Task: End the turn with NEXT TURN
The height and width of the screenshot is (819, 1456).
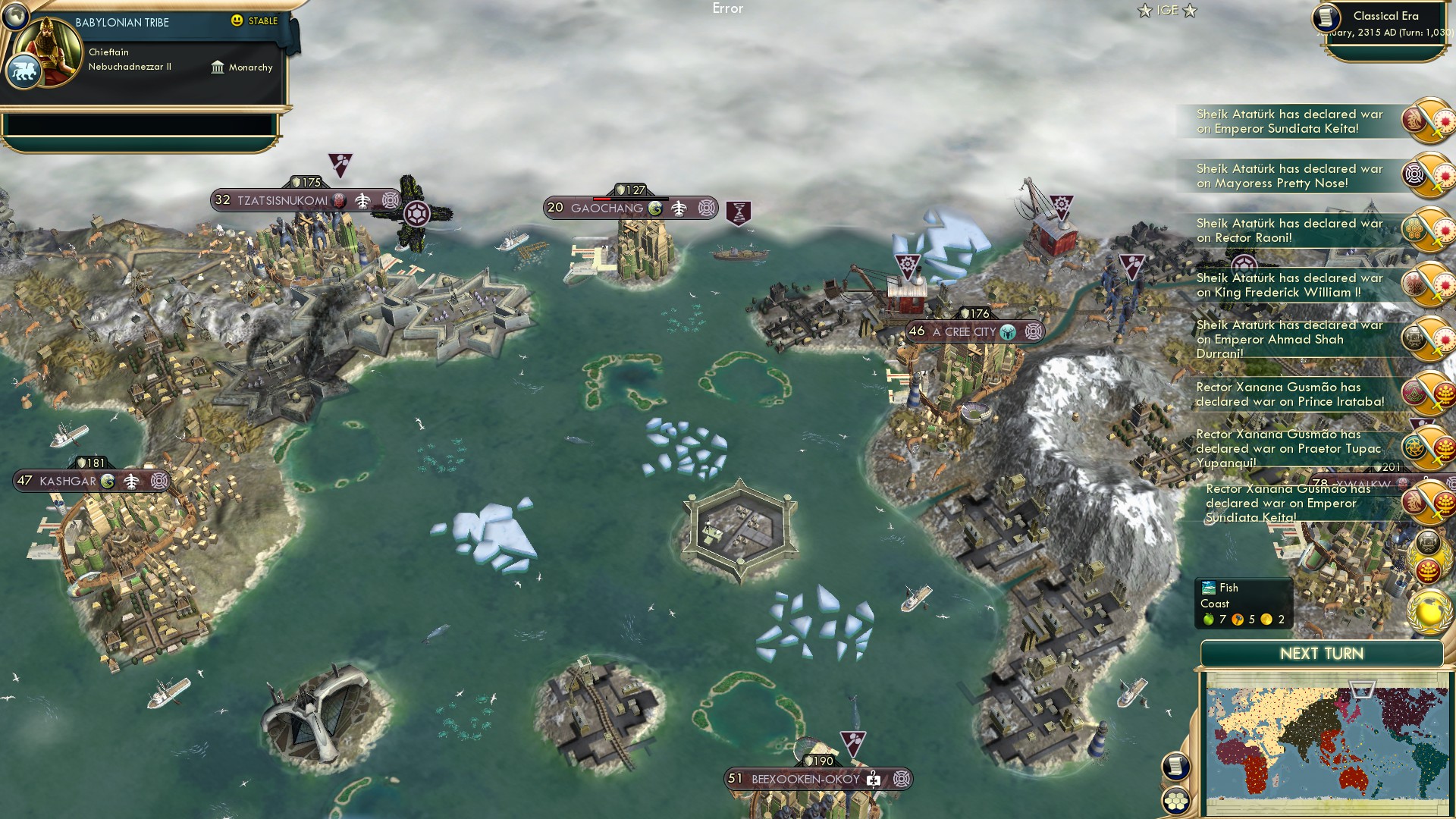Action: (1321, 654)
